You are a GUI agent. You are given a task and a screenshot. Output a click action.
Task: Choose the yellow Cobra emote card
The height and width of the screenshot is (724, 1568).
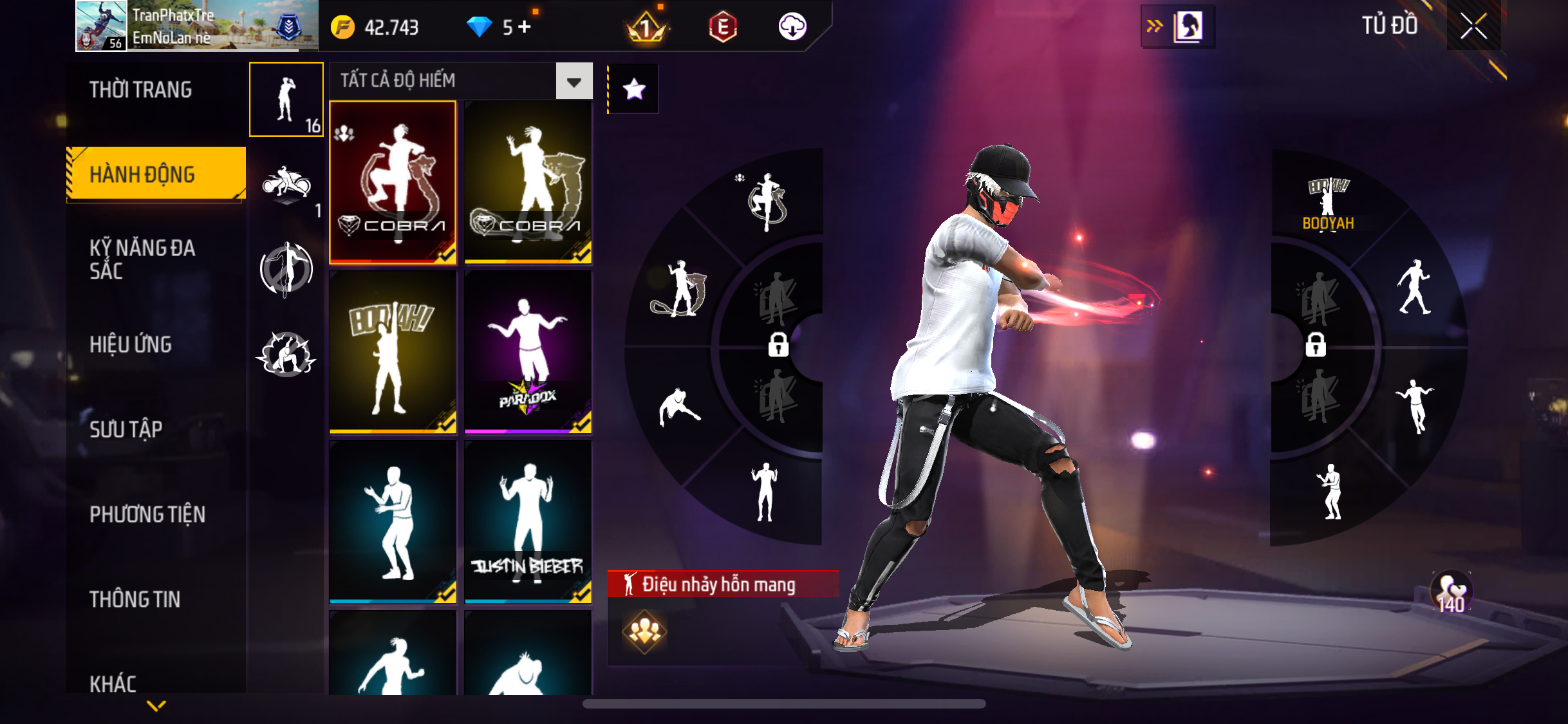(528, 182)
